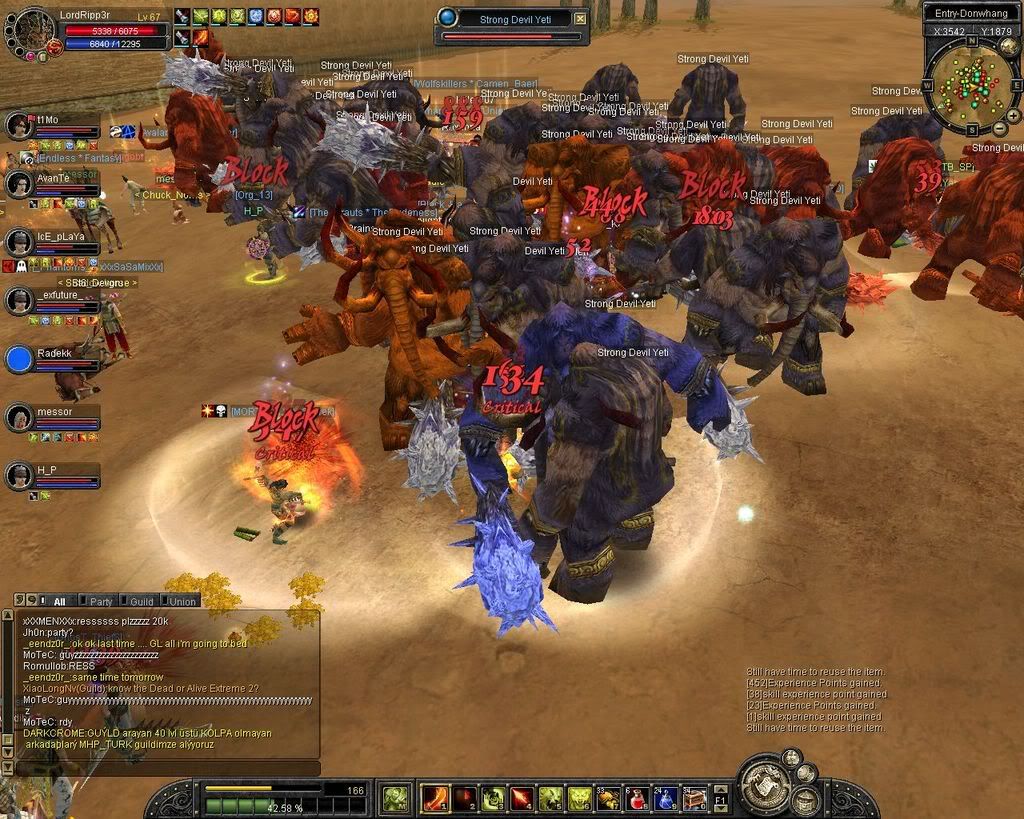The width and height of the screenshot is (1024, 819).
Task: Click LordRipp3r's character portrait
Action: pos(30,30)
